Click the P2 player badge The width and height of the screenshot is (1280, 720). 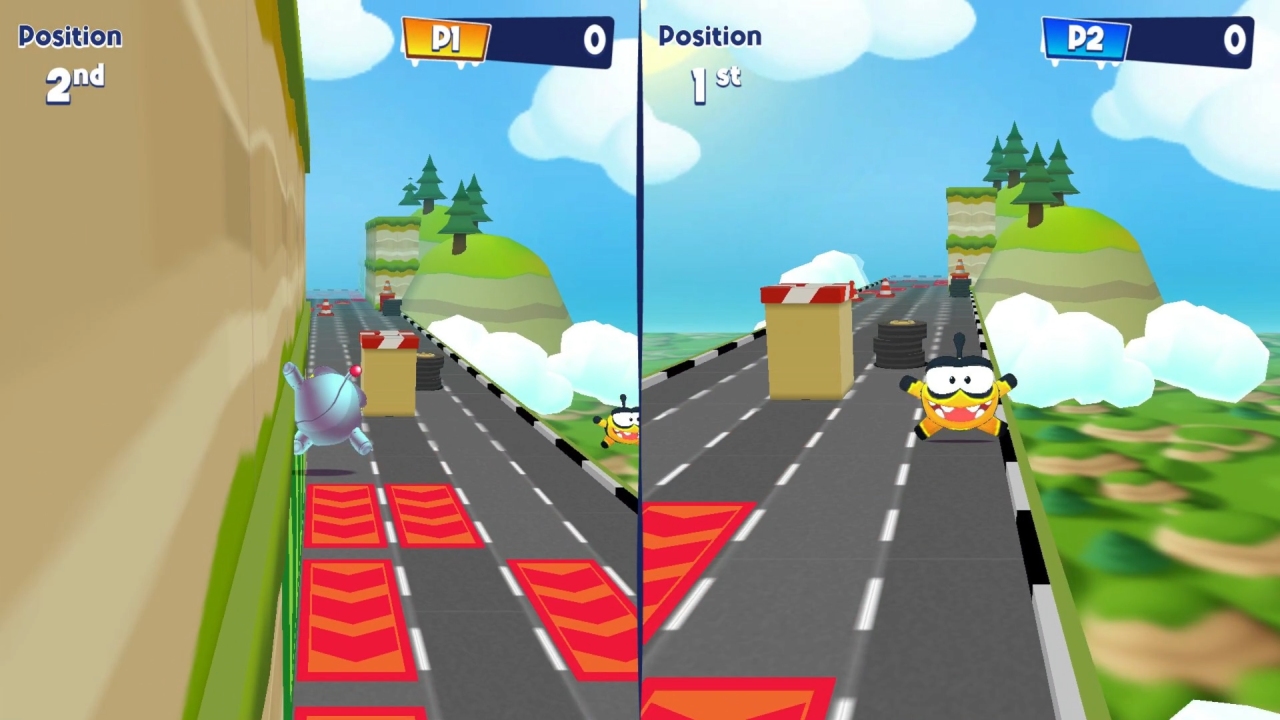pyautogui.click(x=1085, y=40)
